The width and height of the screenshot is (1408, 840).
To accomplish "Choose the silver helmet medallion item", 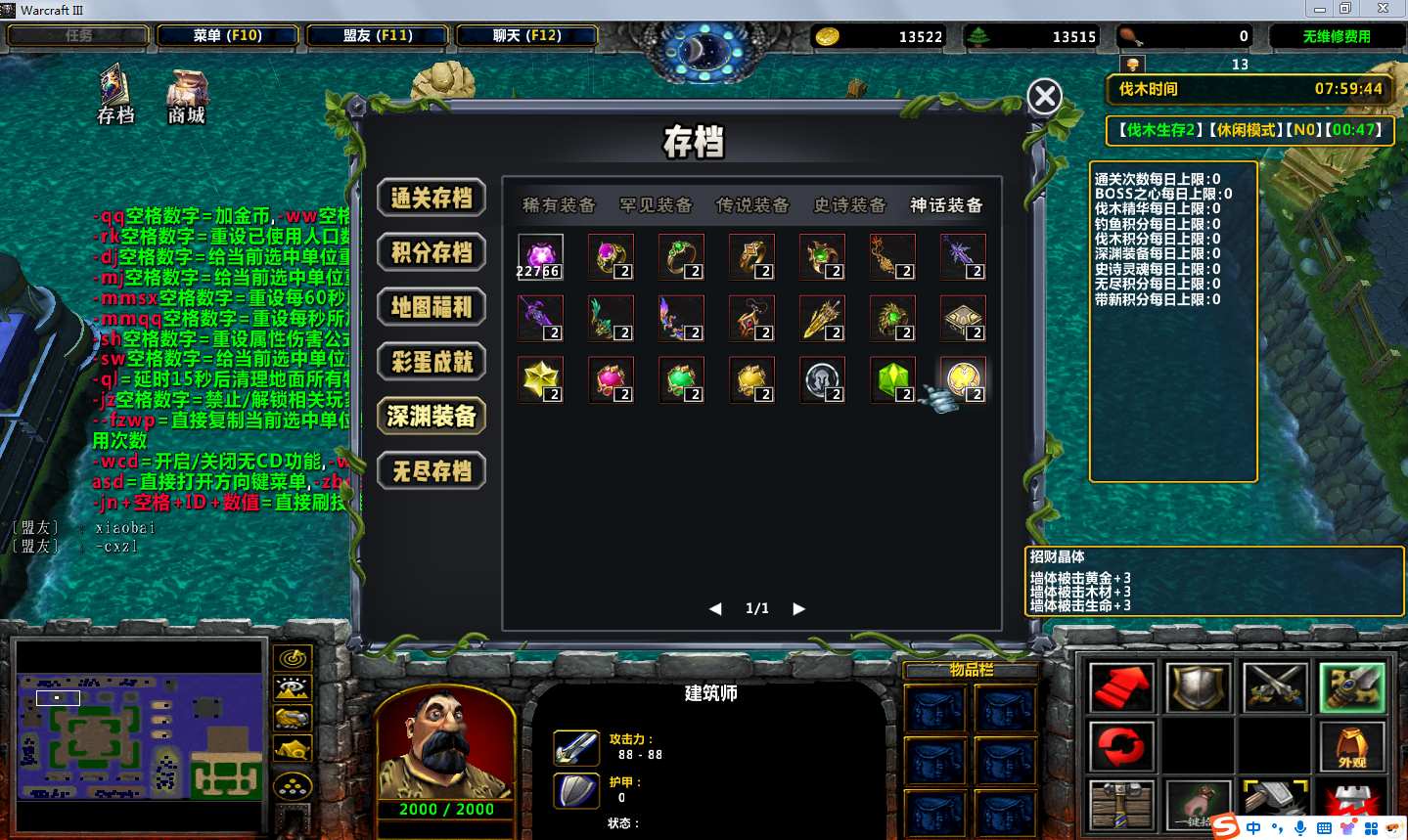I will pyautogui.click(x=821, y=380).
